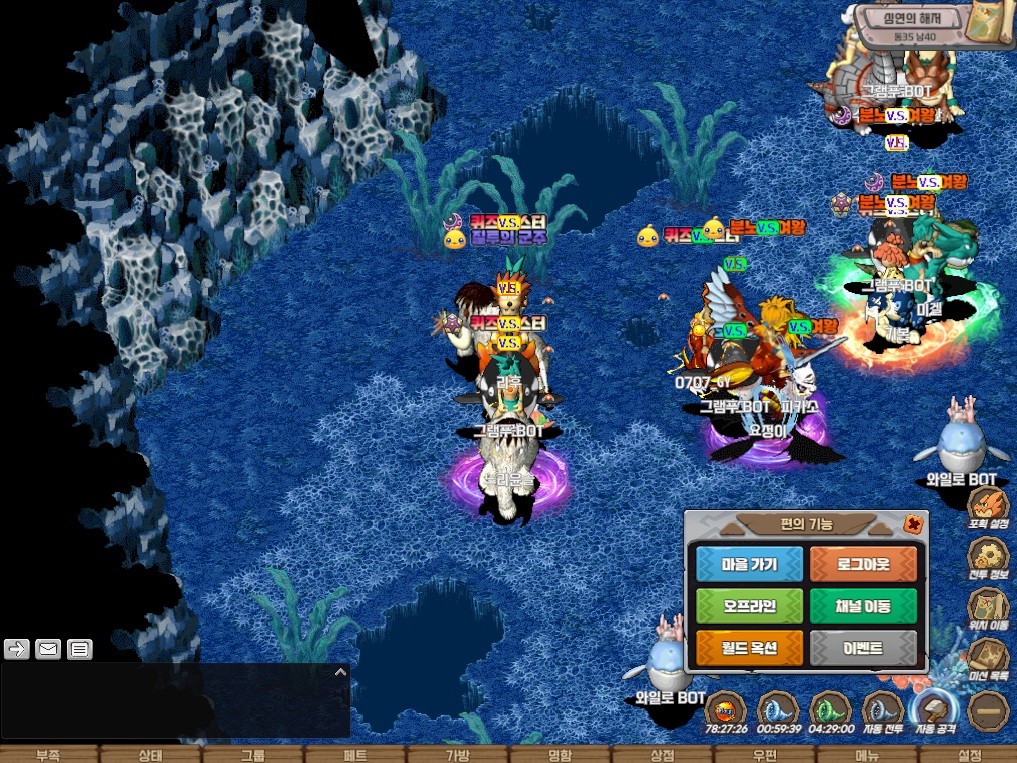1017x763 pixels.
Task: Expand the chat box with the arrow
Action: (340, 673)
